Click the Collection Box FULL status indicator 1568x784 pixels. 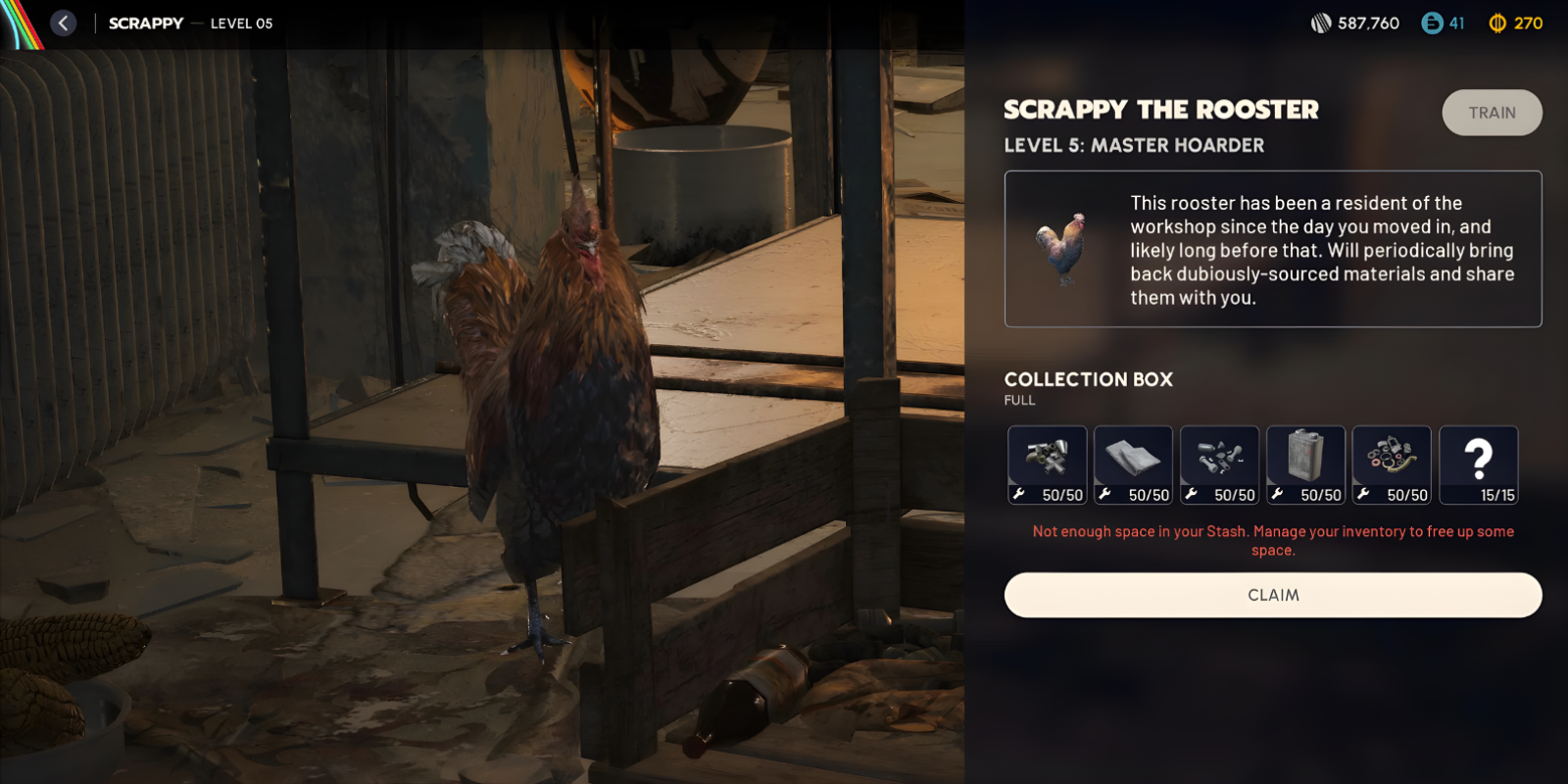pos(1020,400)
